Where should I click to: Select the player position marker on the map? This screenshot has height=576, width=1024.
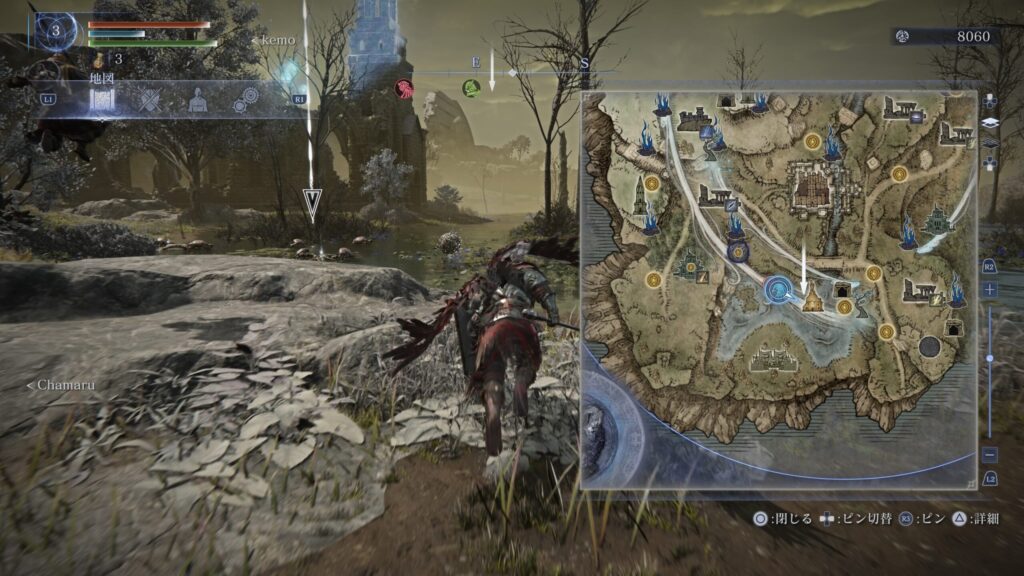pyautogui.click(x=777, y=291)
